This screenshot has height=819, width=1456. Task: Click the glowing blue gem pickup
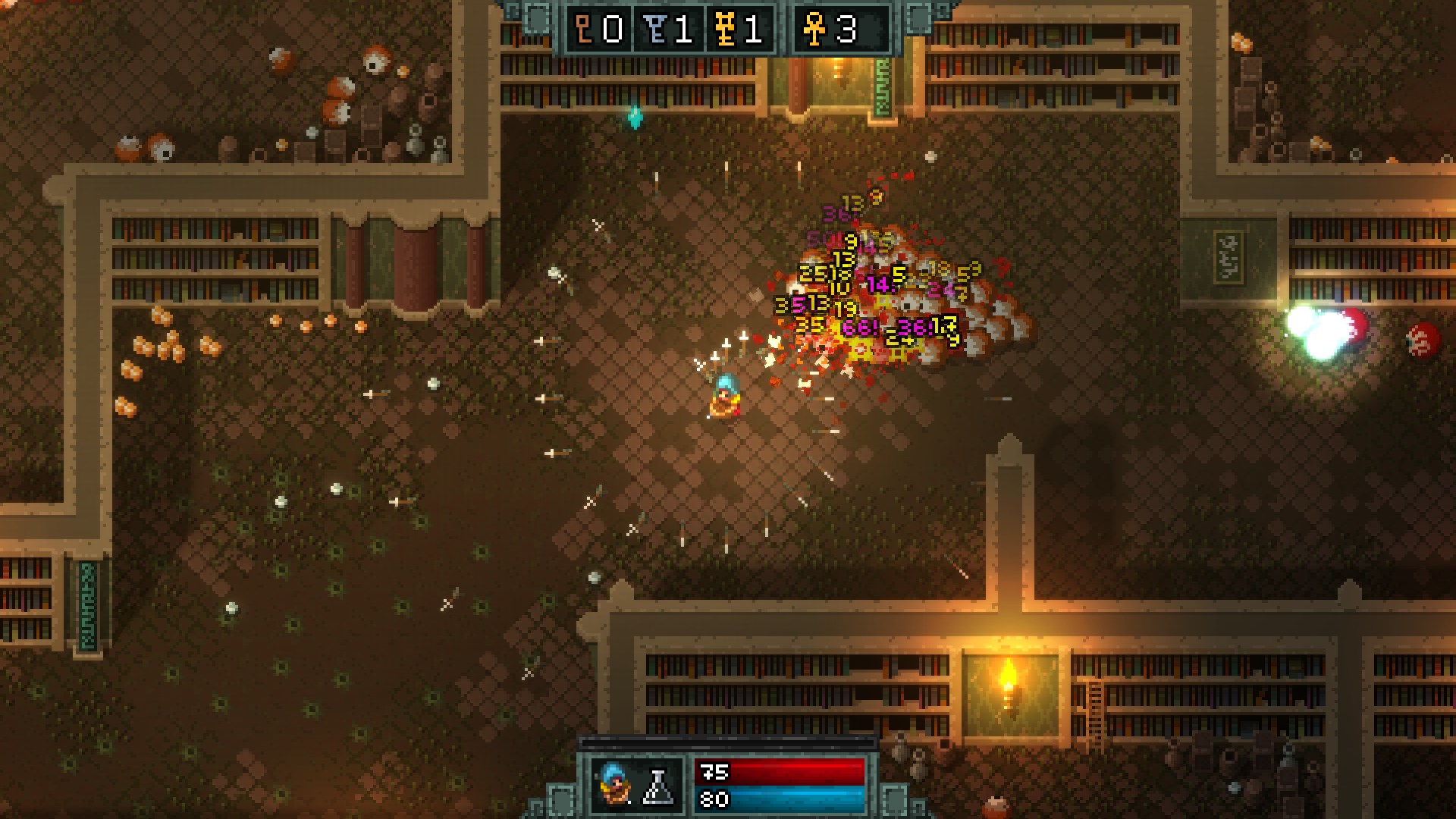click(x=635, y=118)
